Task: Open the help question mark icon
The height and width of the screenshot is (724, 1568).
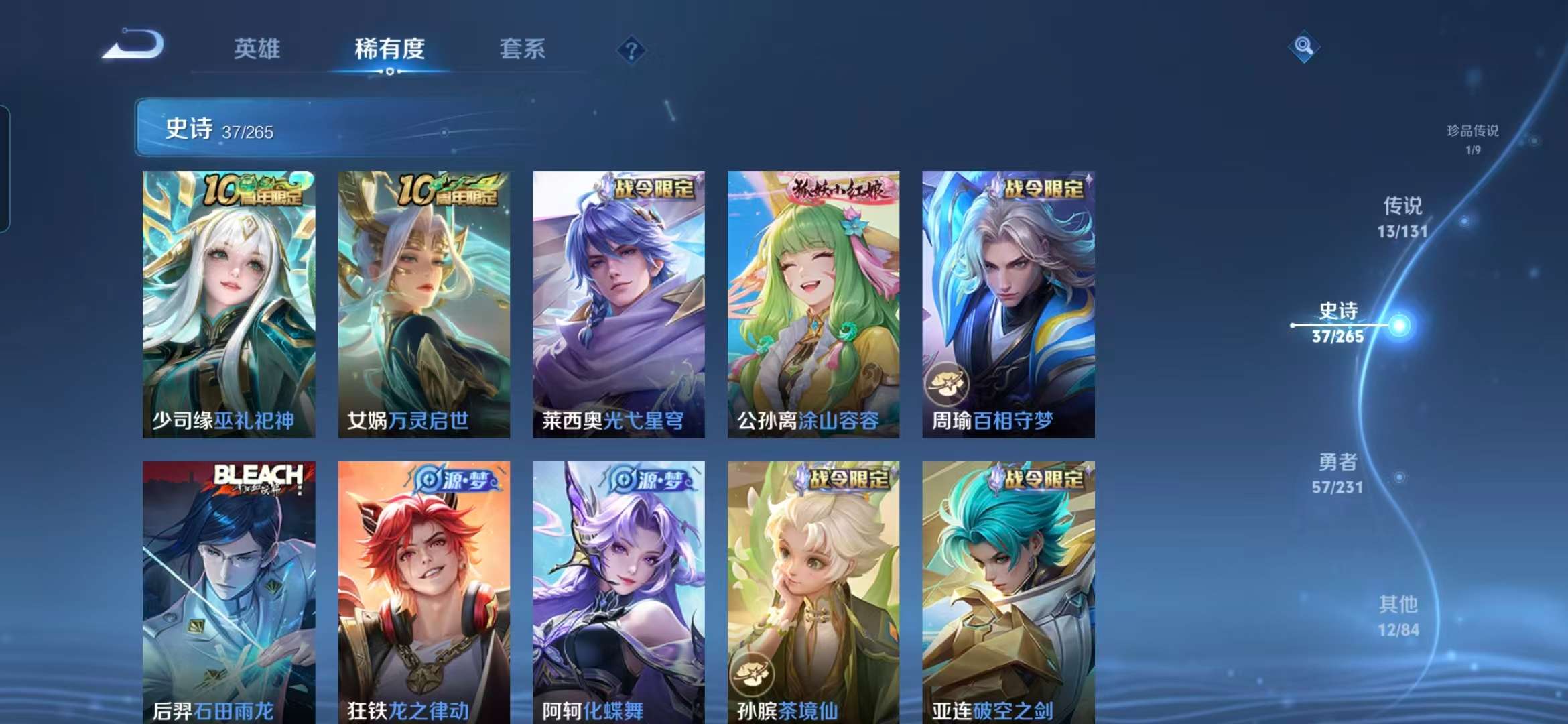Action: 631,50
